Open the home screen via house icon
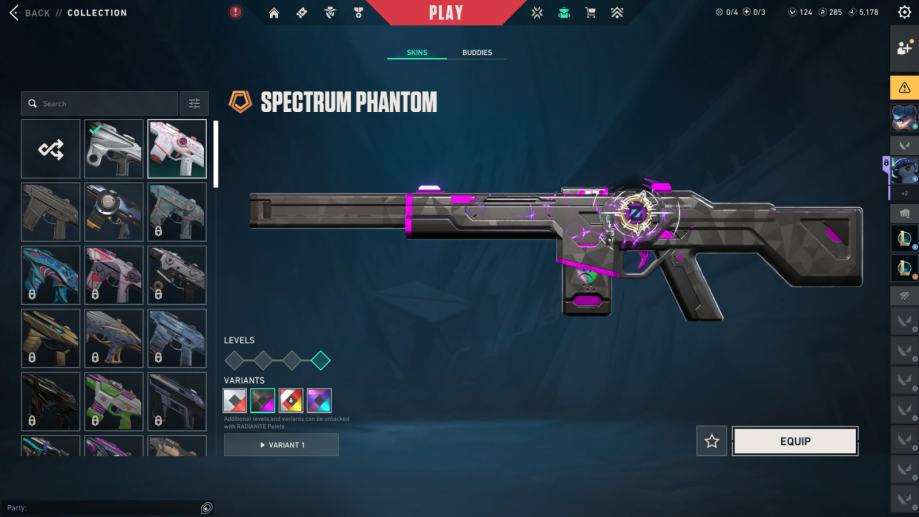Screen dimensions: 919x517 (274, 13)
